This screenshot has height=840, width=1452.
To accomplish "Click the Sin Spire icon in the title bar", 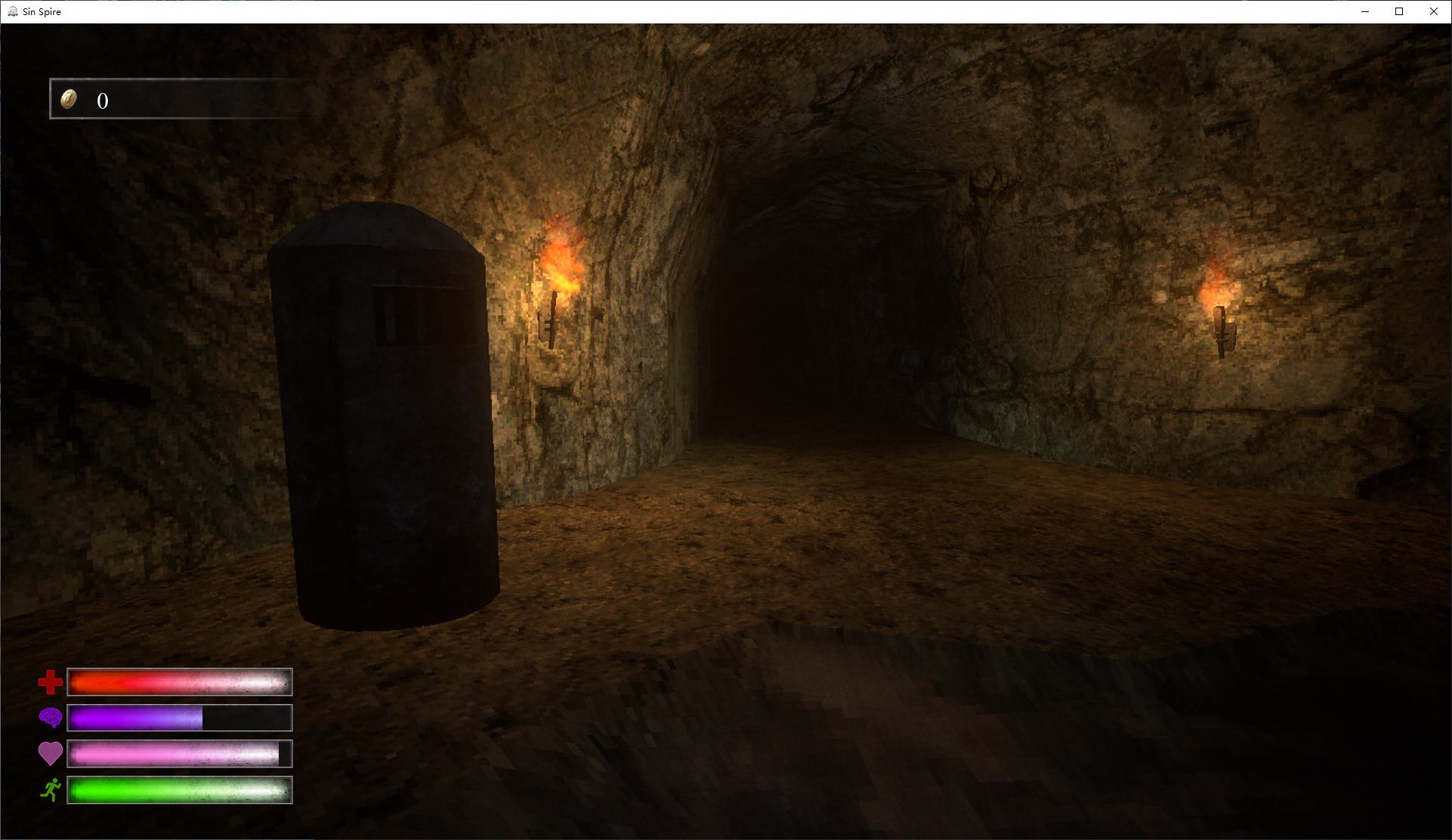I will point(12,11).
